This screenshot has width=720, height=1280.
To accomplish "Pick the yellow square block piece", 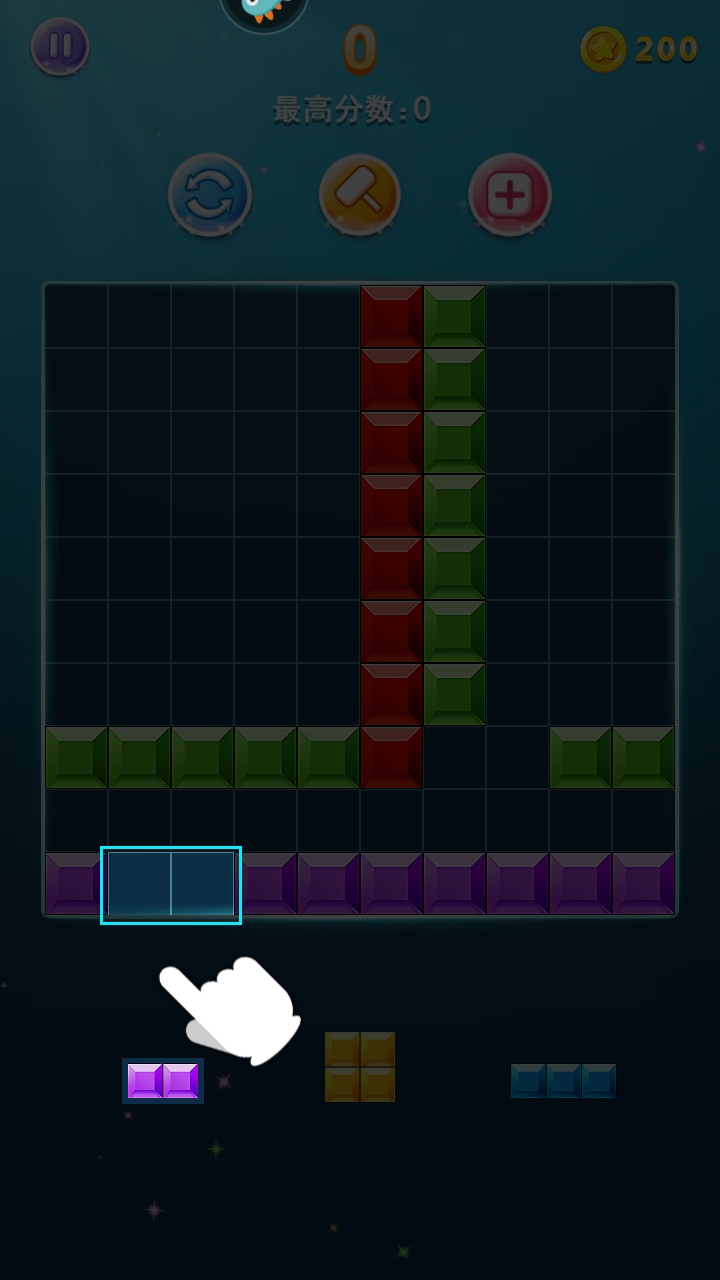I will click(x=360, y=1067).
